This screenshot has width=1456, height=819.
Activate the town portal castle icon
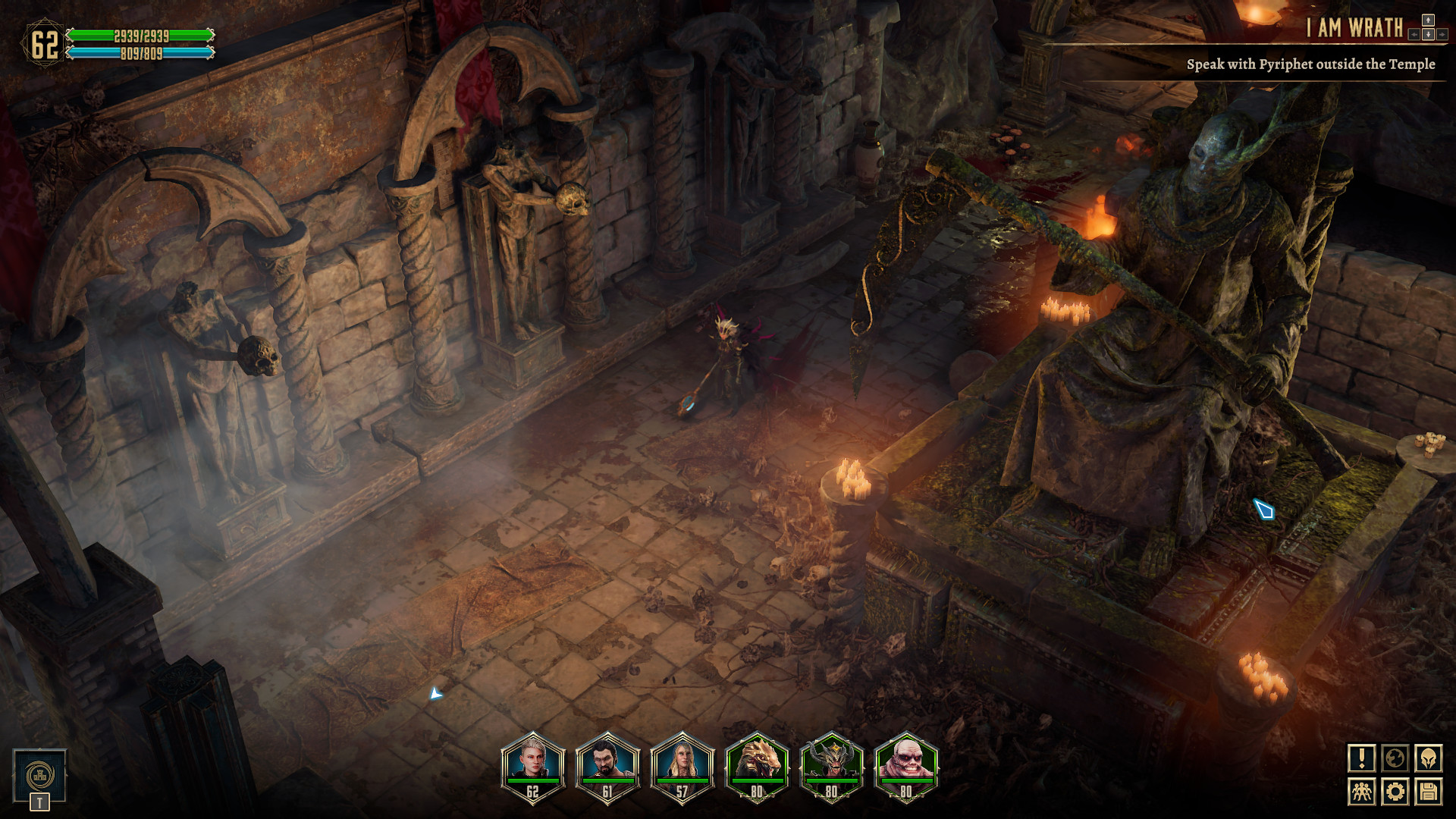point(39,777)
